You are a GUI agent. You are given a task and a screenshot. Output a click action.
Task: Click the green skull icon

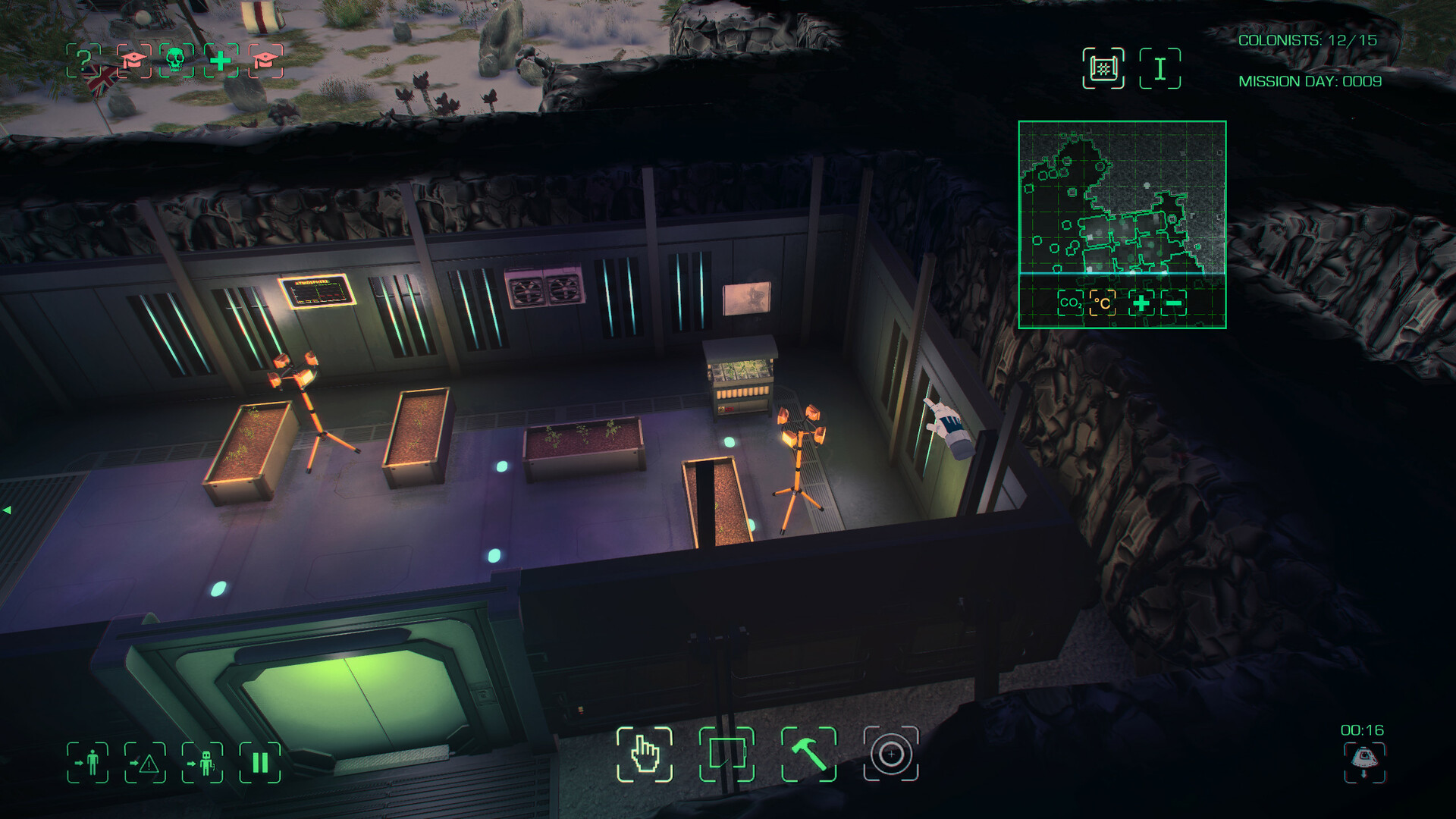[x=175, y=60]
